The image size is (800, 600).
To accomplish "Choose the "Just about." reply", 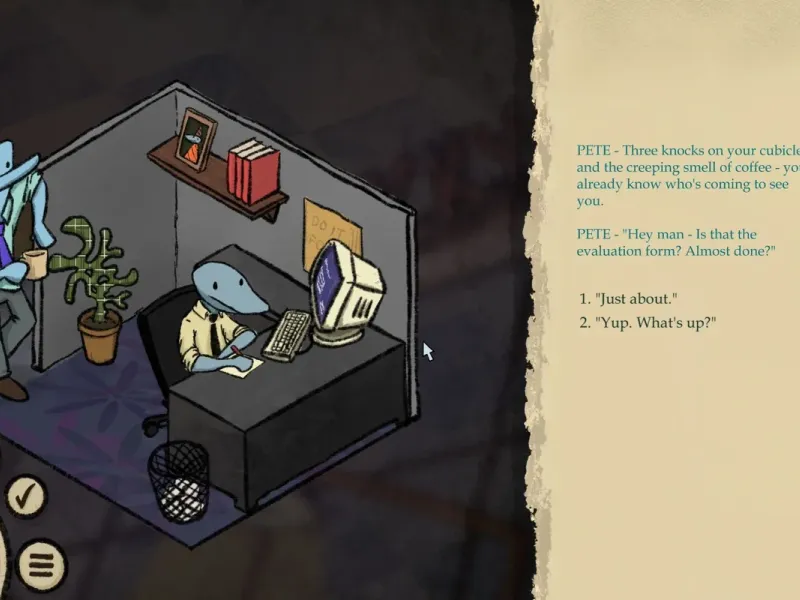I will pos(636,299).
